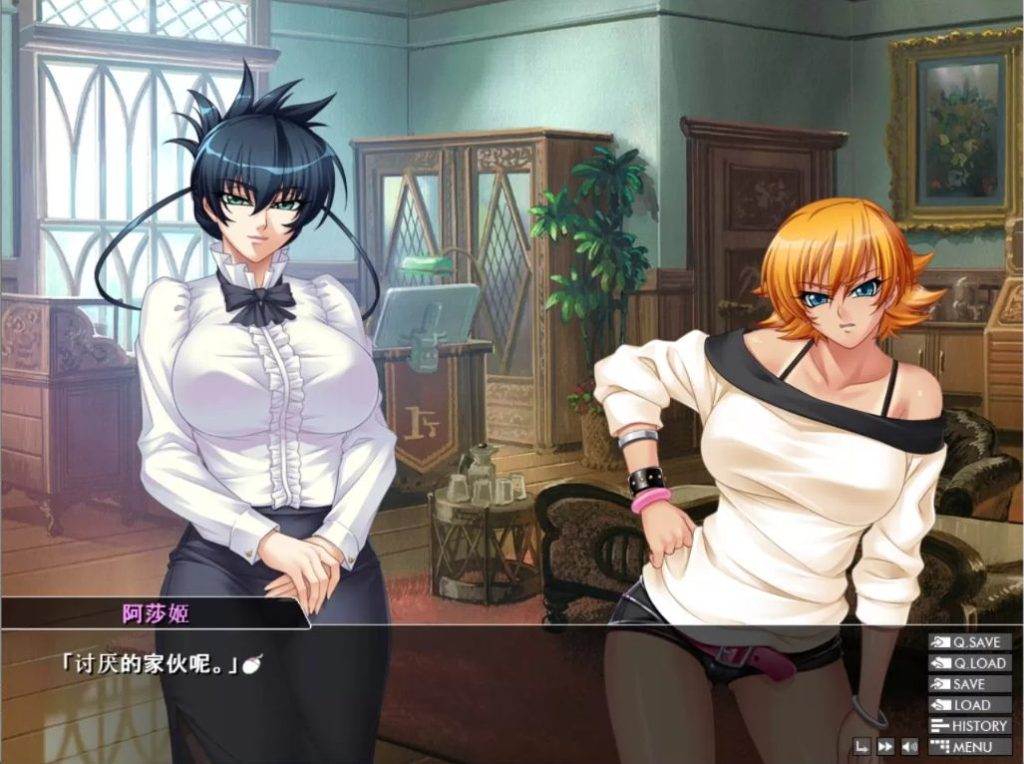Click the L-shaped arrow auto-advance icon

click(x=861, y=746)
